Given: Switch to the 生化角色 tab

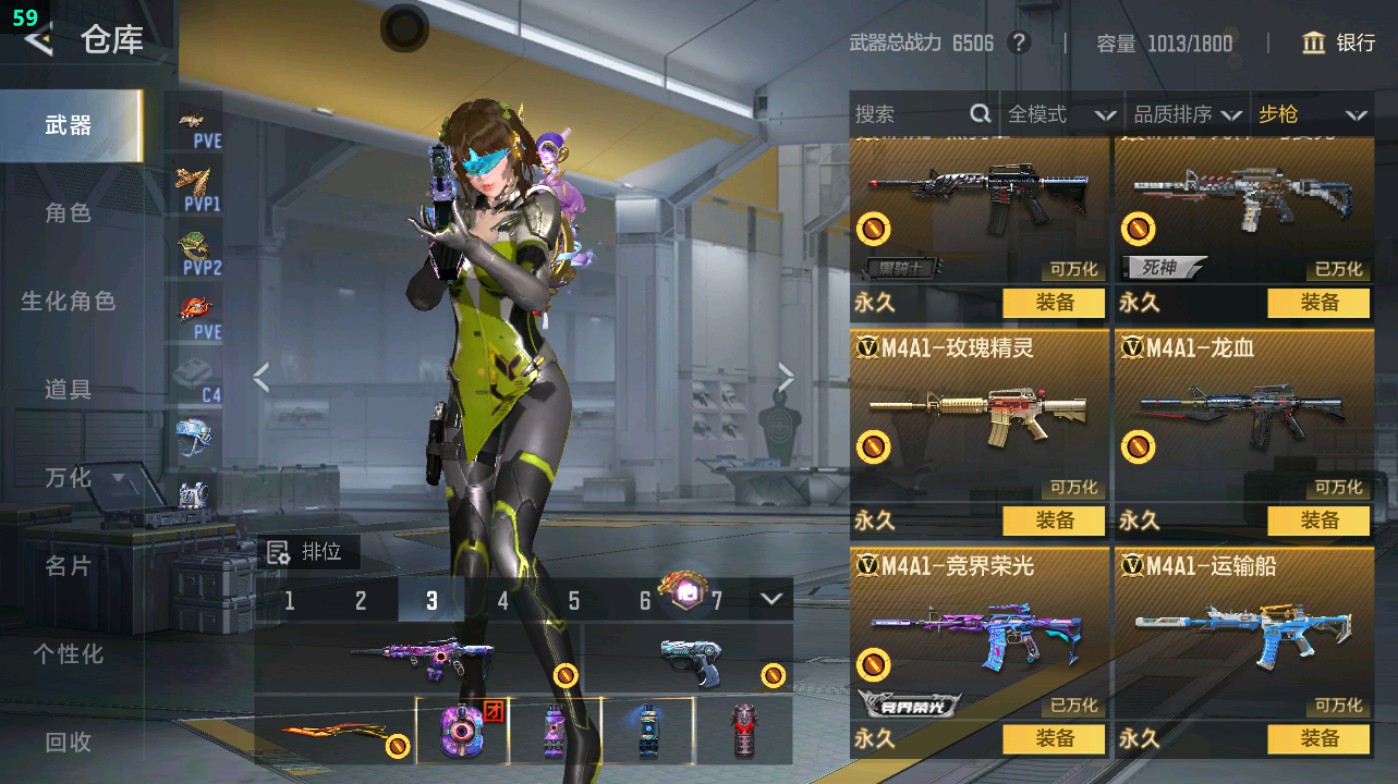Looking at the screenshot, I should tap(68, 301).
